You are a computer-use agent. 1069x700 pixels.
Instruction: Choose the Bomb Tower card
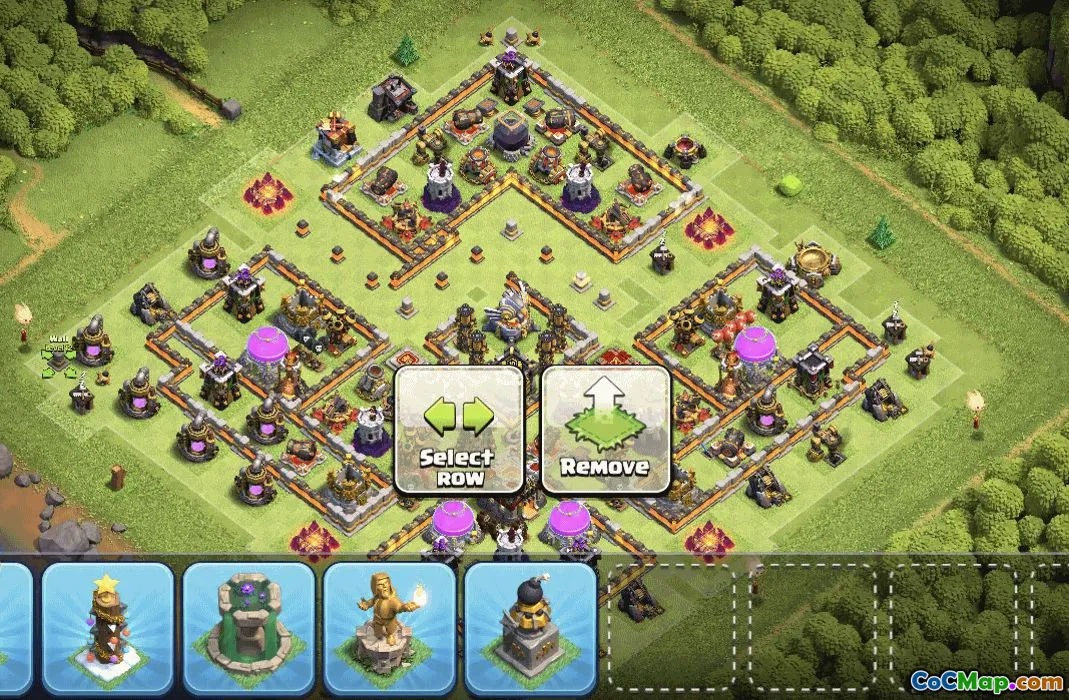point(530,627)
